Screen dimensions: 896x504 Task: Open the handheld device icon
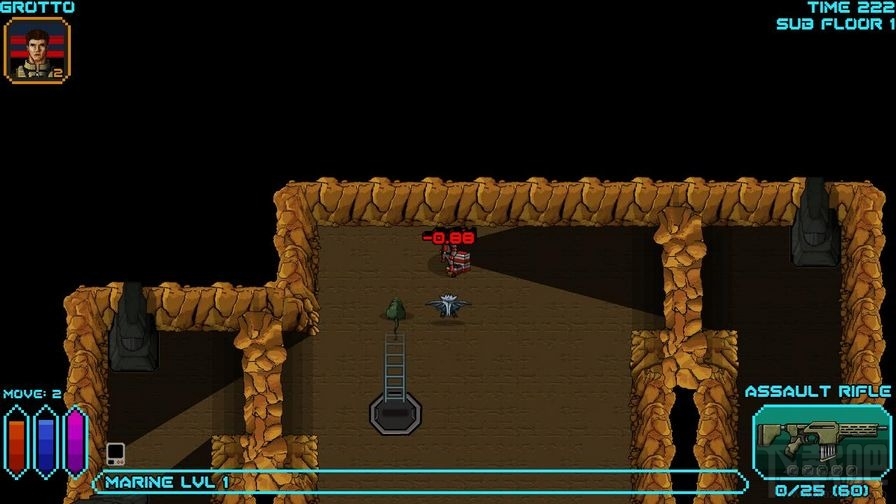115,453
